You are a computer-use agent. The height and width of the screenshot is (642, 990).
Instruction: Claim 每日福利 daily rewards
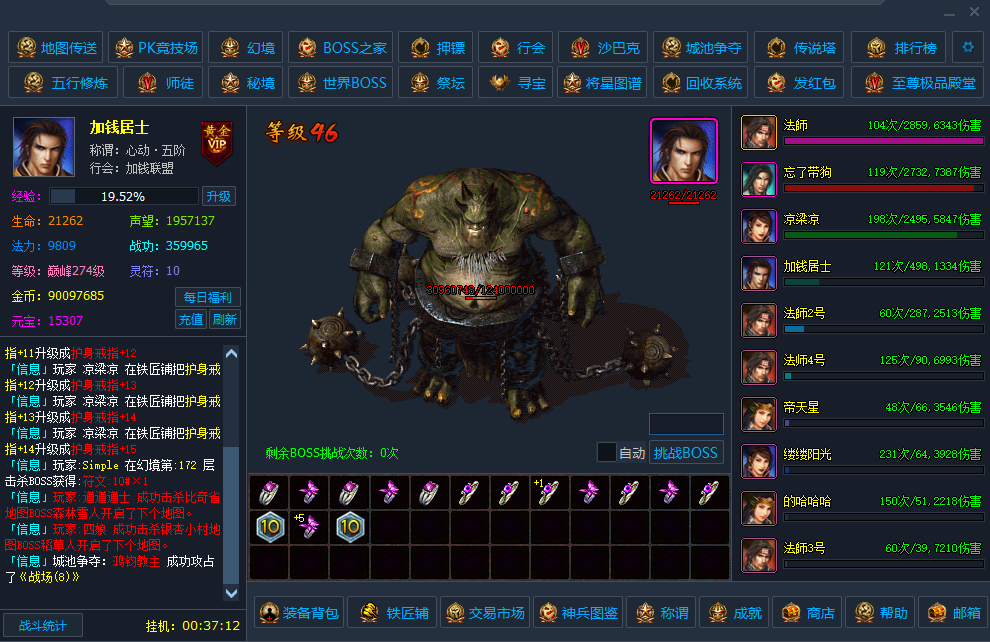(208, 297)
